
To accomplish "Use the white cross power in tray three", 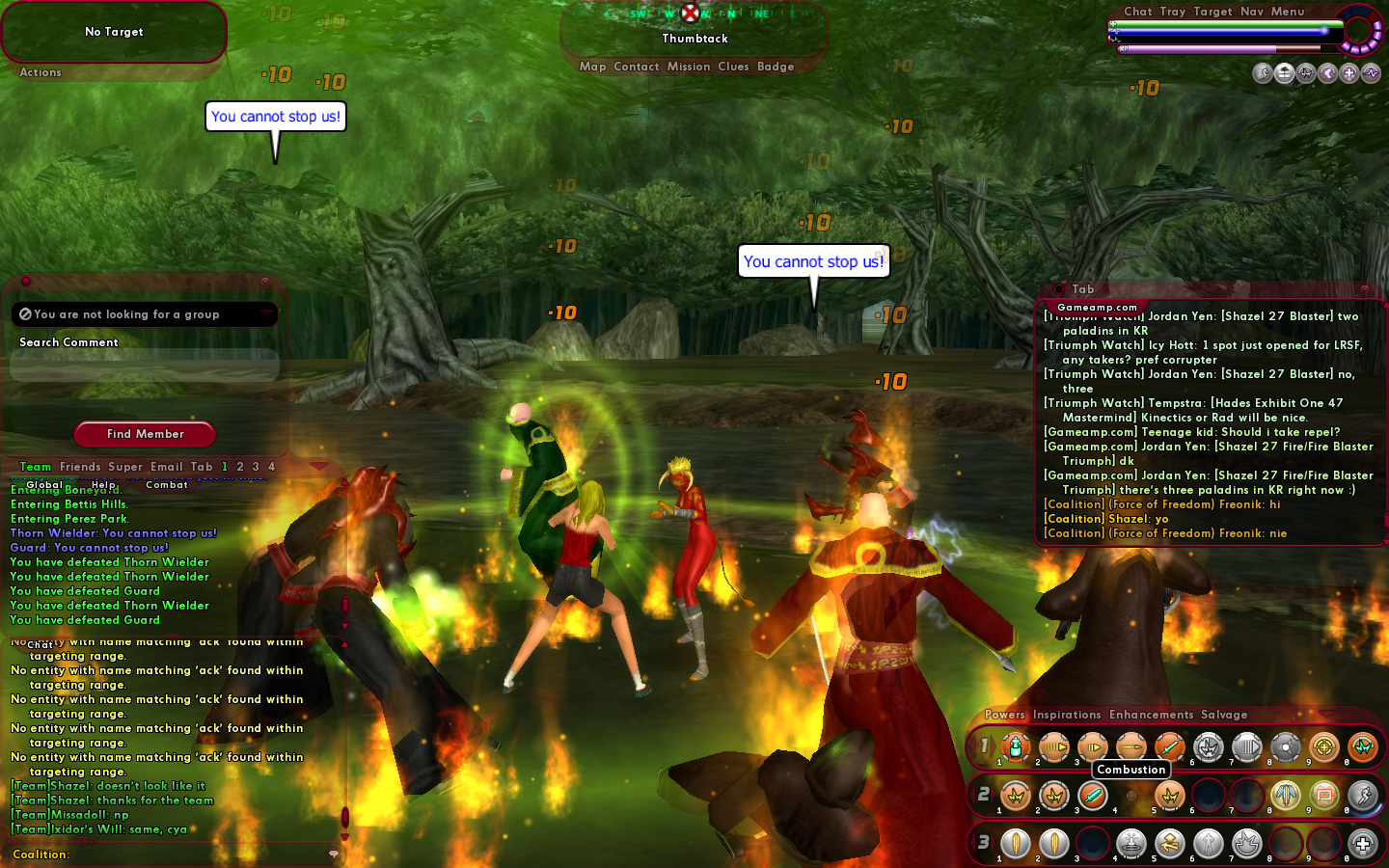I will coord(1362,845).
